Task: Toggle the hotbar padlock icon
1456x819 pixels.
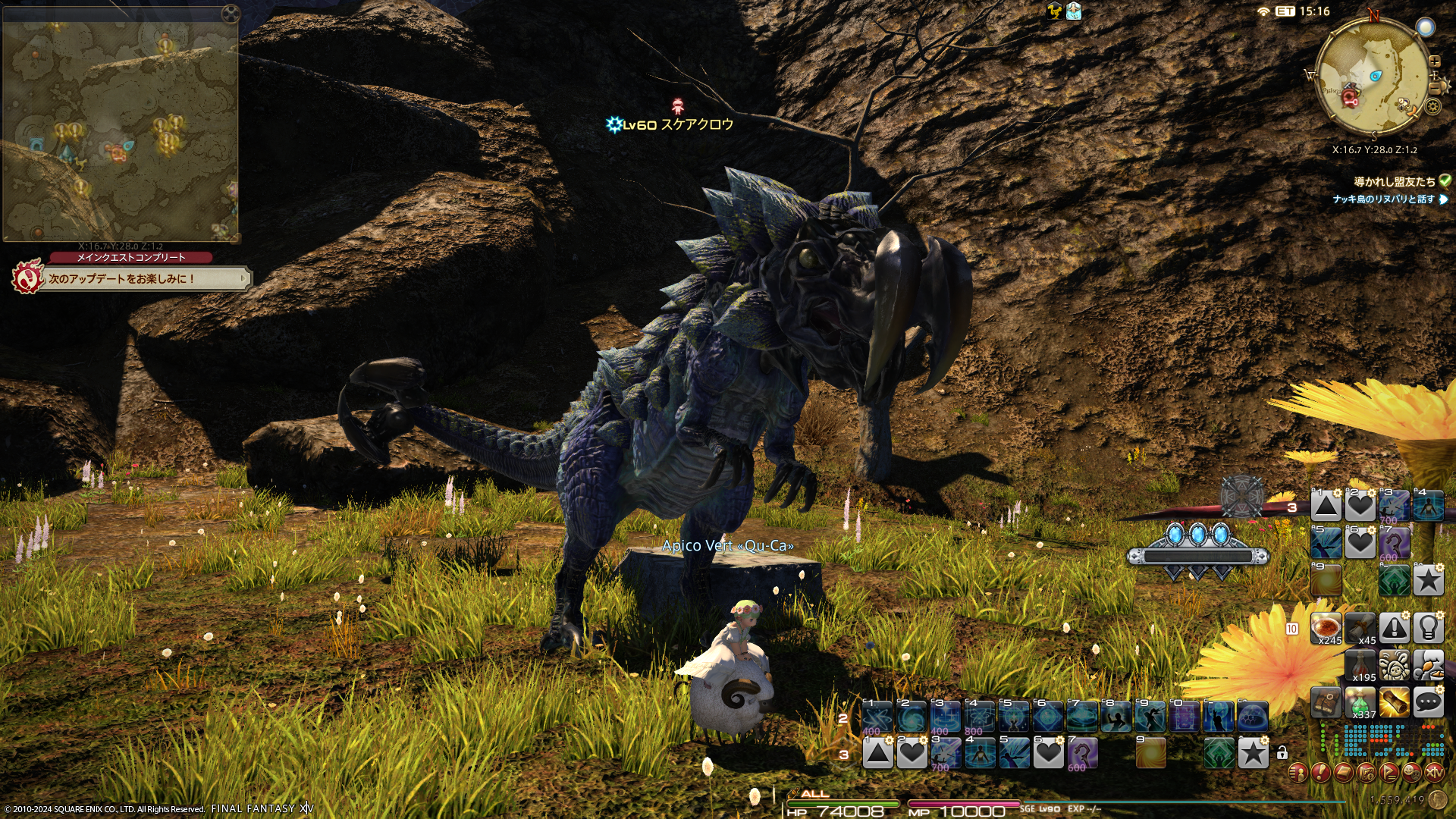Action: tap(1282, 753)
